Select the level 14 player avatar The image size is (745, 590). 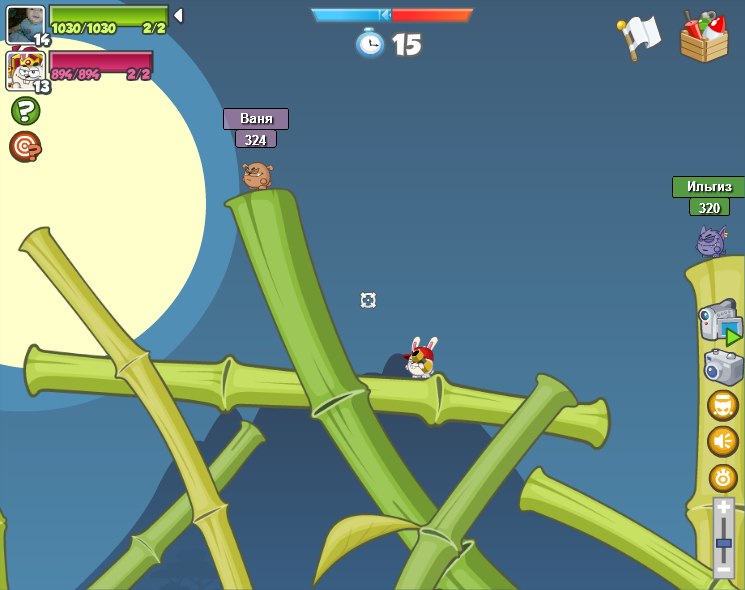click(x=25, y=25)
